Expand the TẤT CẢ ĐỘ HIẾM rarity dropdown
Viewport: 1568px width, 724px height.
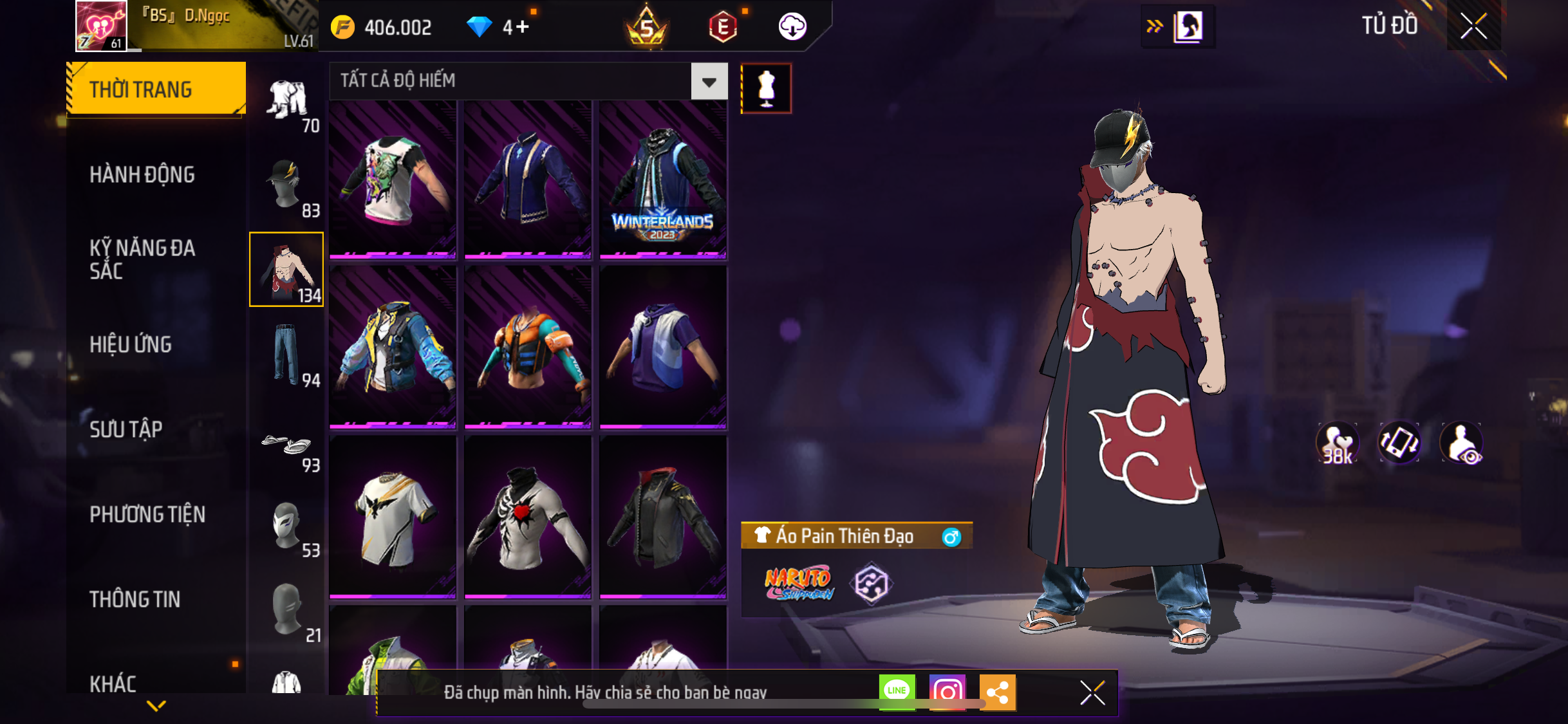point(709,82)
